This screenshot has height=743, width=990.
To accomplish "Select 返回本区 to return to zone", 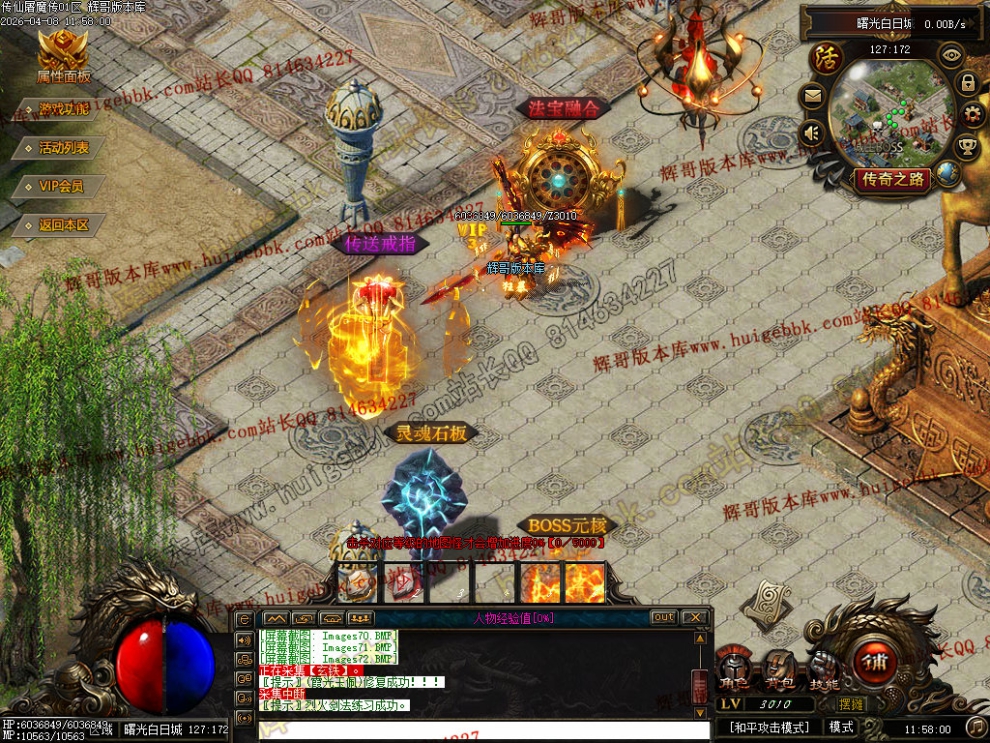I will 62,225.
